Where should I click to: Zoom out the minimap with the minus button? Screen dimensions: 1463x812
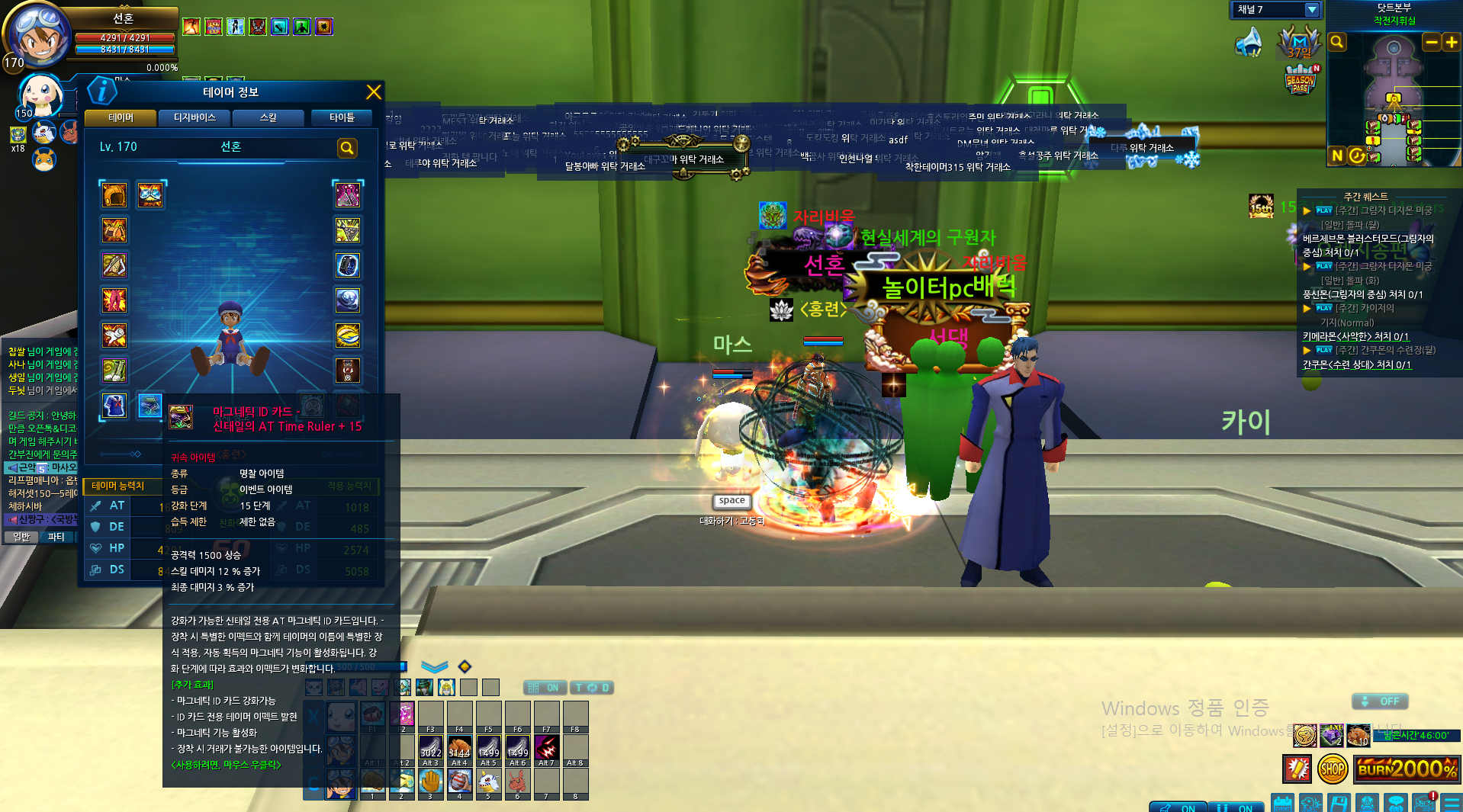[1432, 43]
